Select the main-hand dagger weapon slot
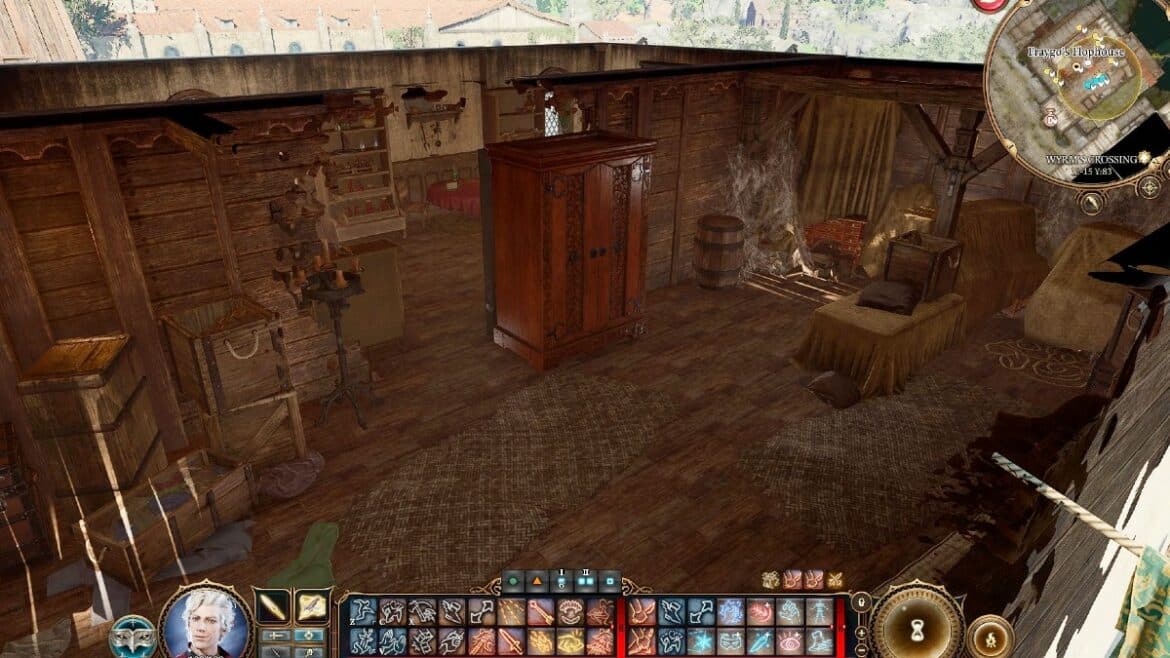 (272, 606)
